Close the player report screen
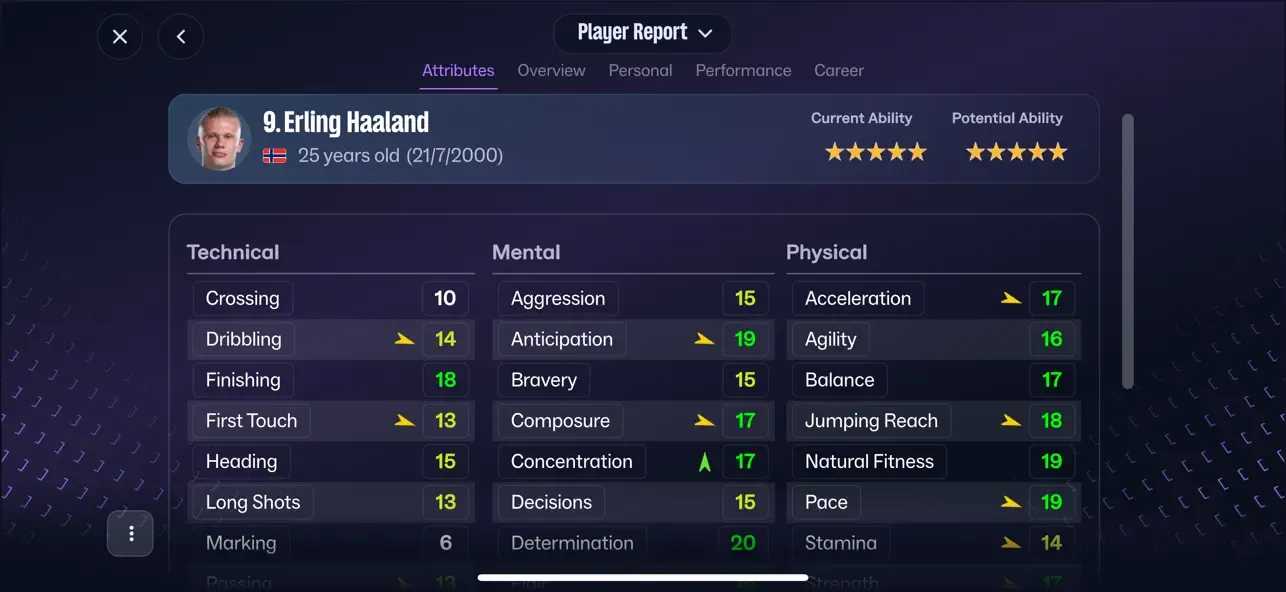This screenshot has width=1286, height=592. tap(120, 37)
